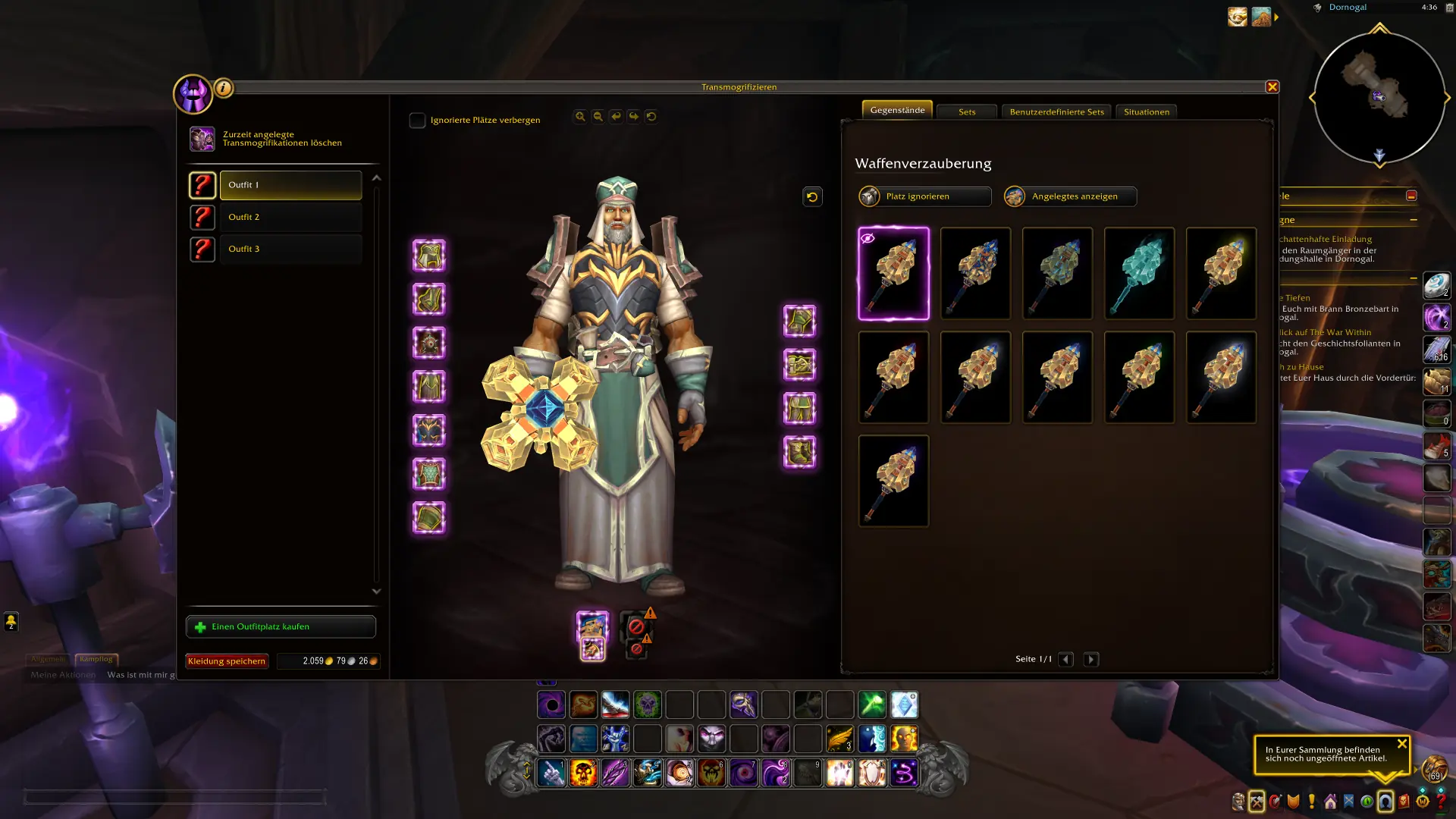Image resolution: width=1456 pixels, height=819 pixels.
Task: Open the Situationen tab
Action: [x=1146, y=111]
